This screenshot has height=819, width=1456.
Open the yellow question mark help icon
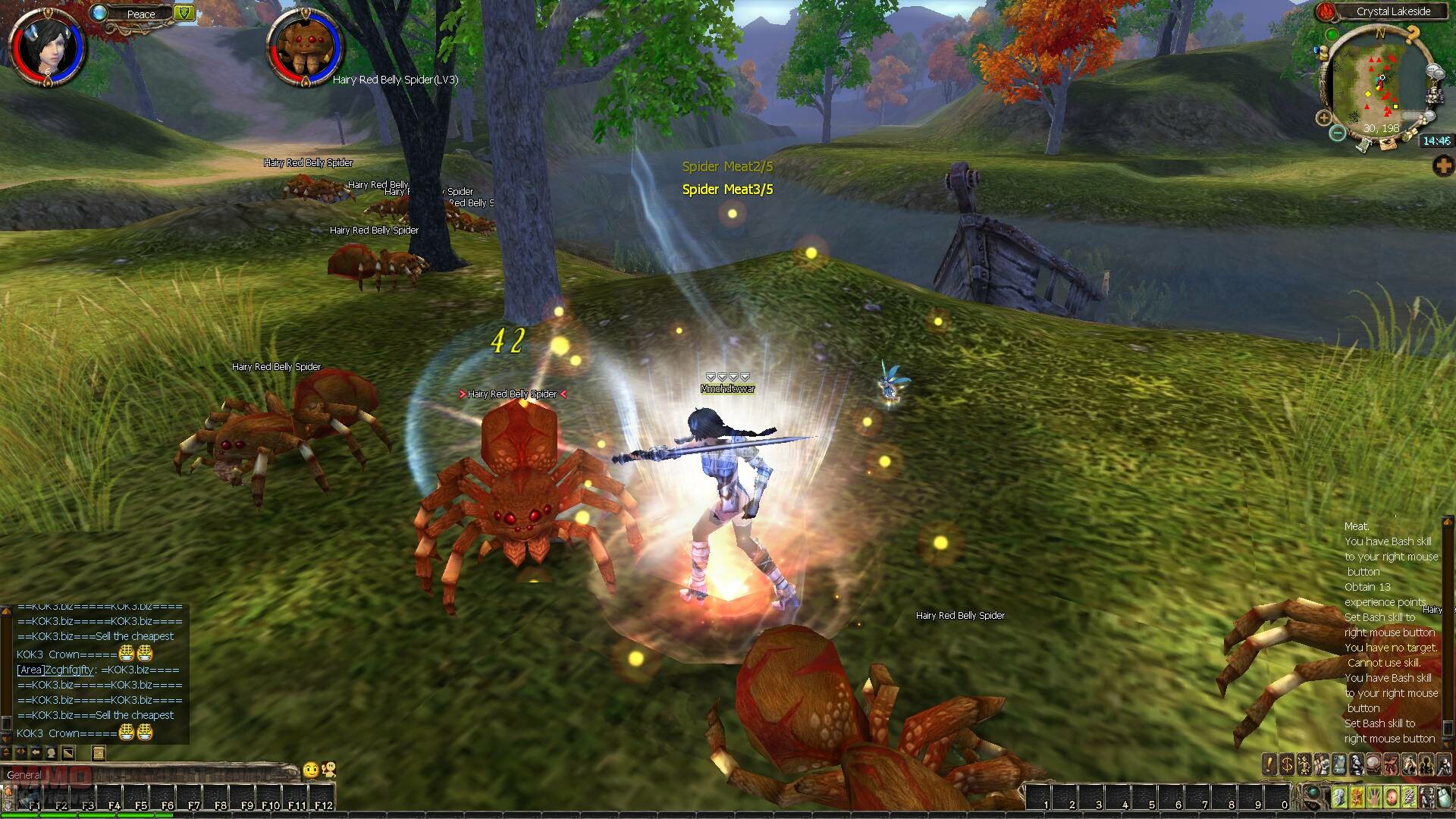[x=1412, y=34]
